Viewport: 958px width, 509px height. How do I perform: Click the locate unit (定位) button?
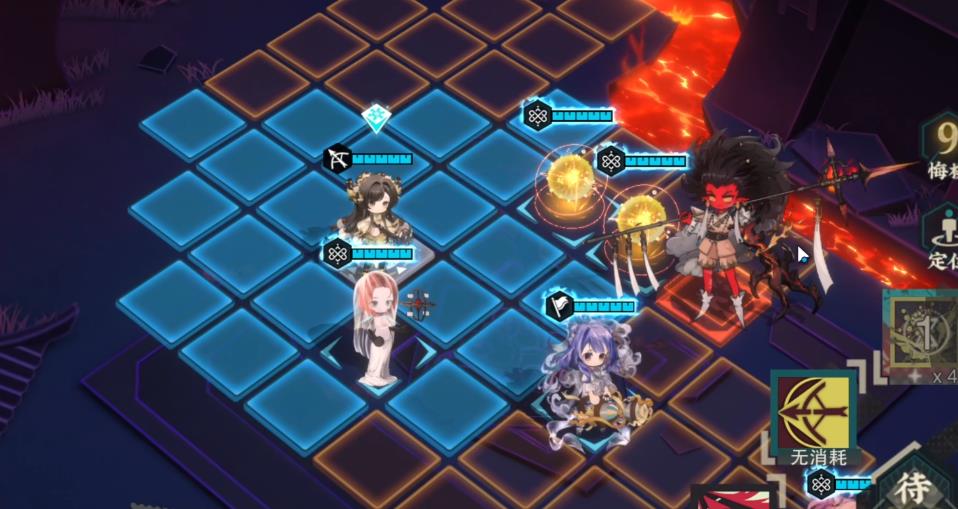pyautogui.click(x=942, y=238)
